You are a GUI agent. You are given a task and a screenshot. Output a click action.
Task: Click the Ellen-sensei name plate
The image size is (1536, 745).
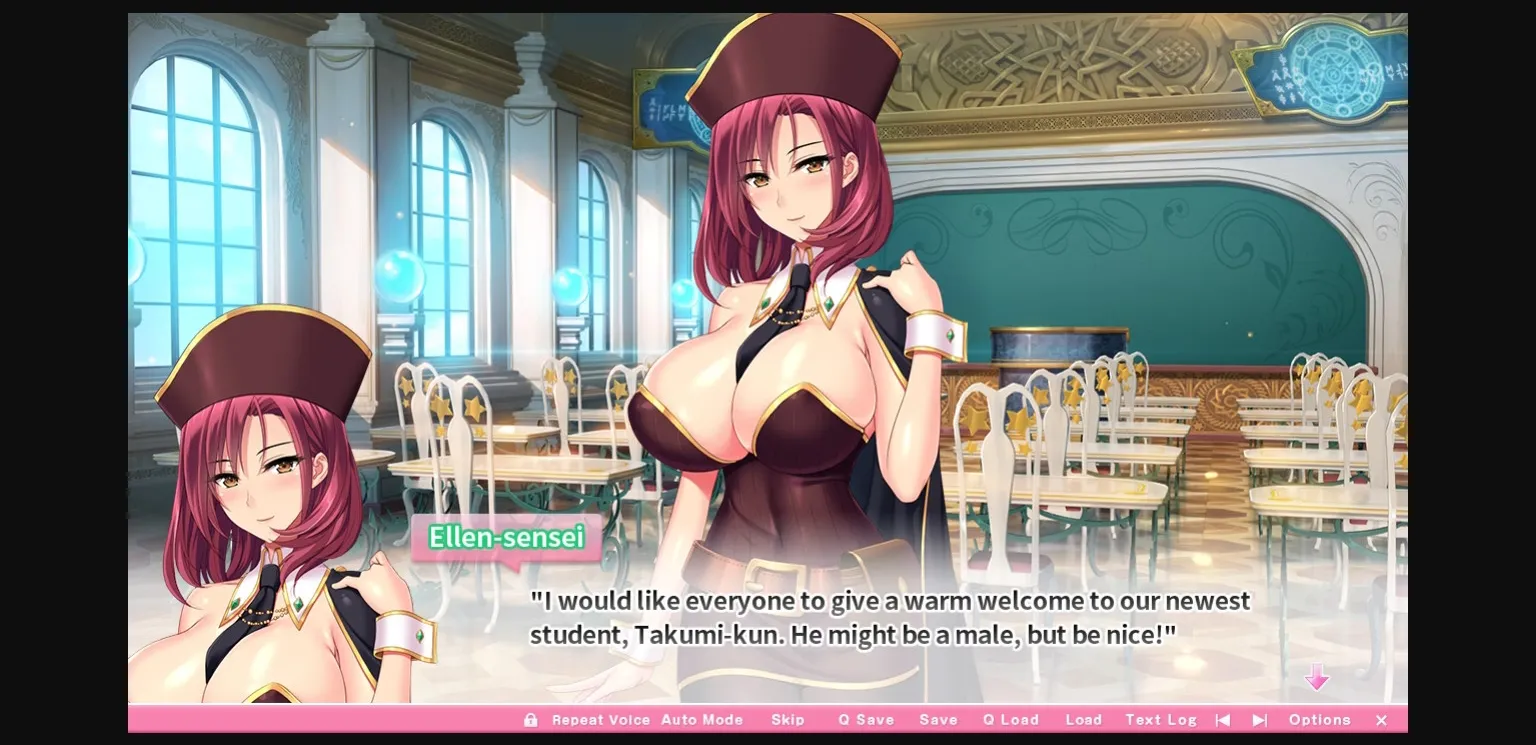click(505, 539)
